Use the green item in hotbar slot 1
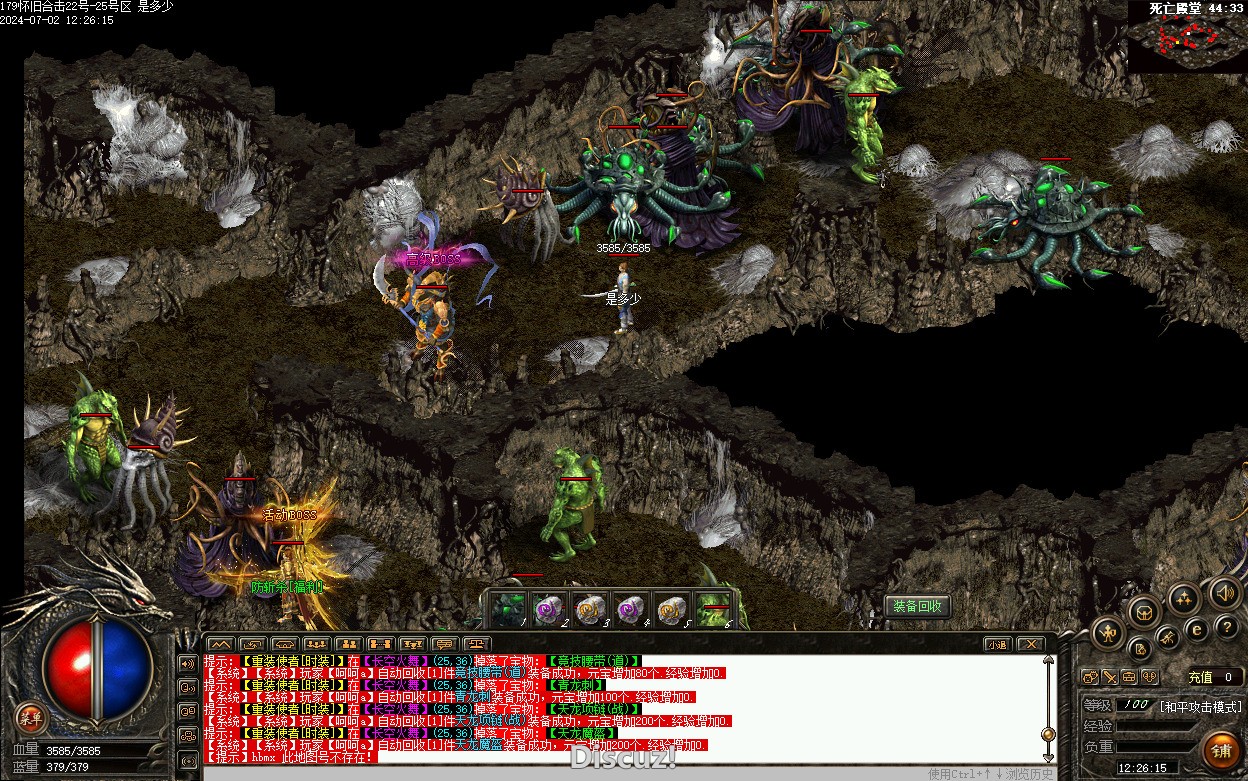This screenshot has width=1248, height=781. (512, 607)
